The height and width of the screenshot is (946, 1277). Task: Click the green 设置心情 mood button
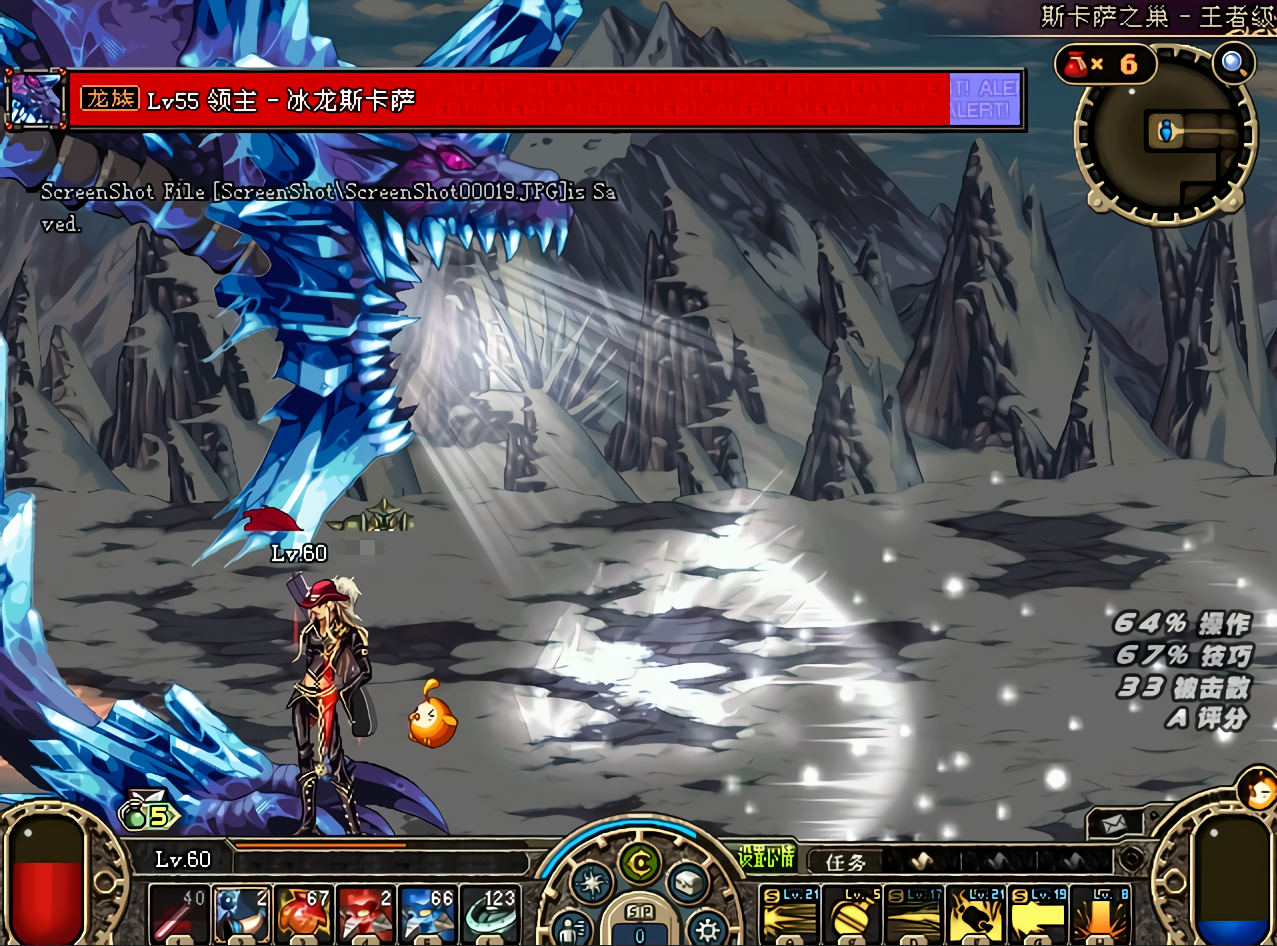(x=767, y=858)
